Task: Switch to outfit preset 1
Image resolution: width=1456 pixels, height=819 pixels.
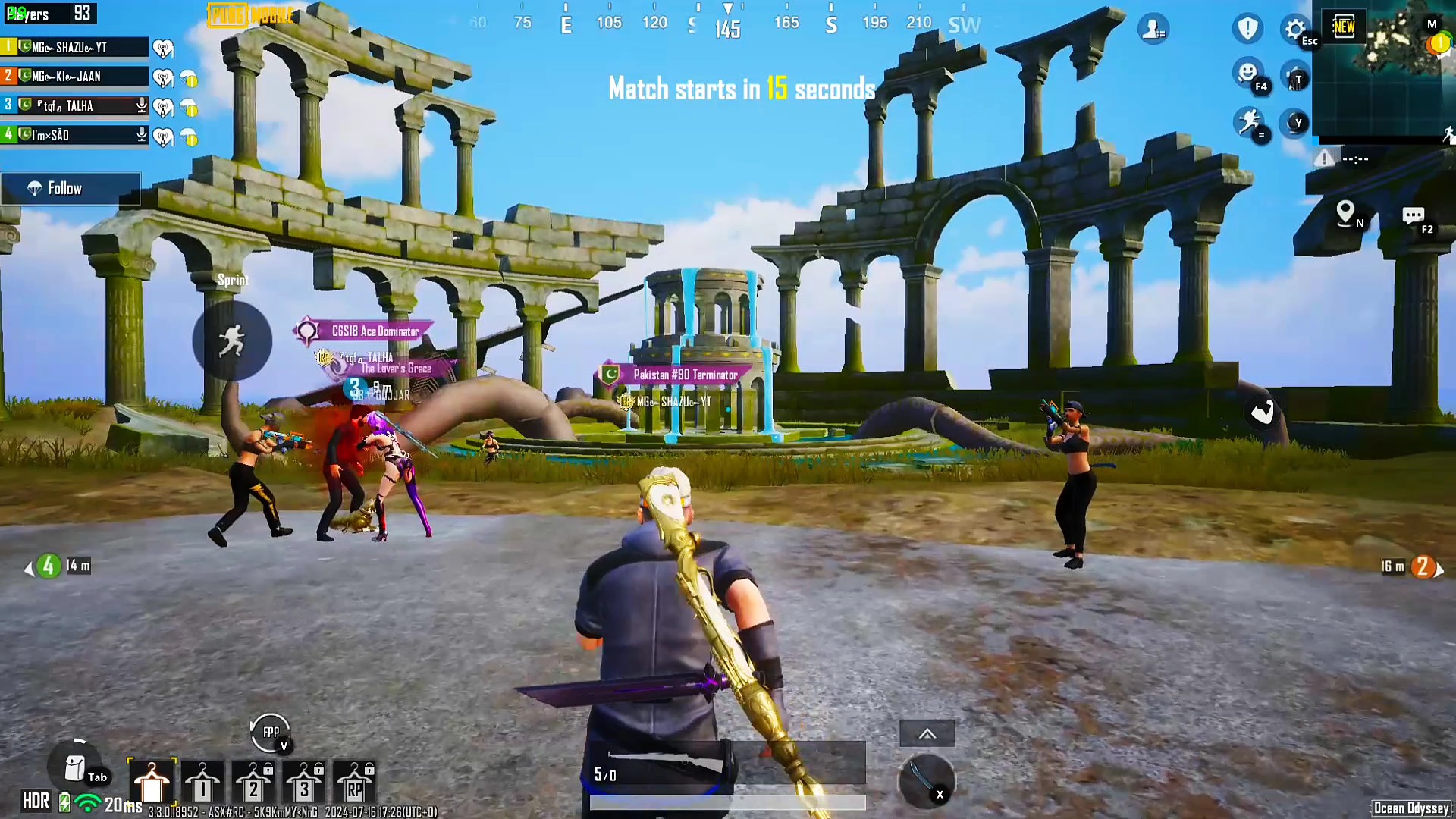Action: (202, 783)
